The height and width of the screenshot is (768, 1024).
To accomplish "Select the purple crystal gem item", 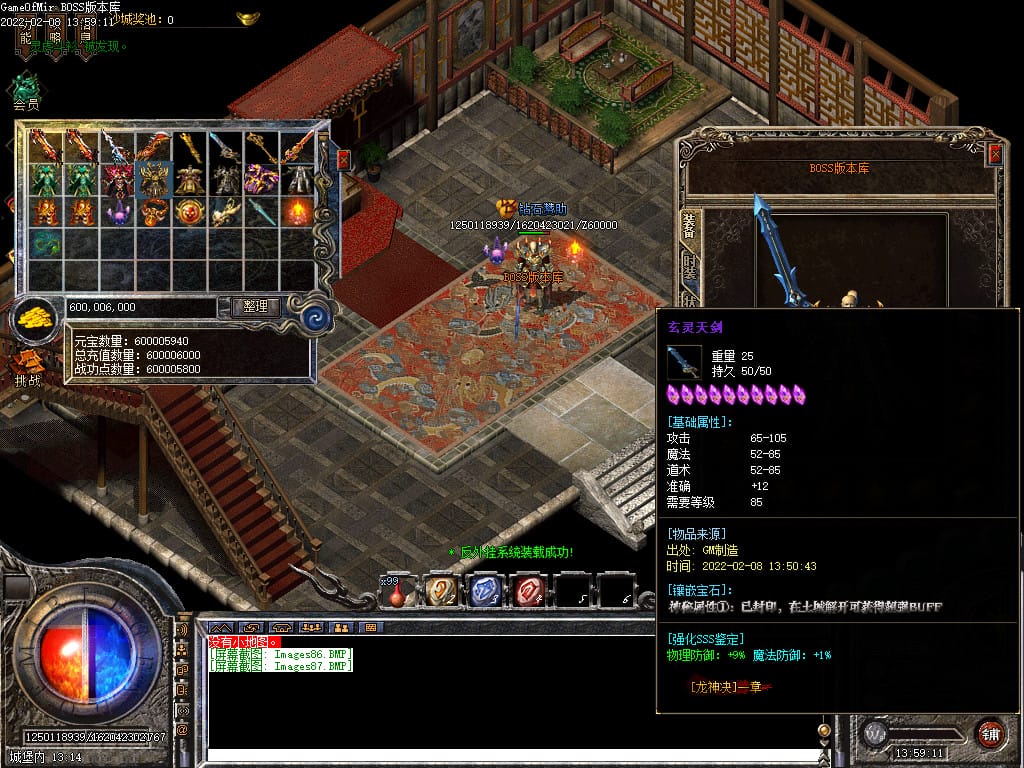I will click(x=118, y=212).
